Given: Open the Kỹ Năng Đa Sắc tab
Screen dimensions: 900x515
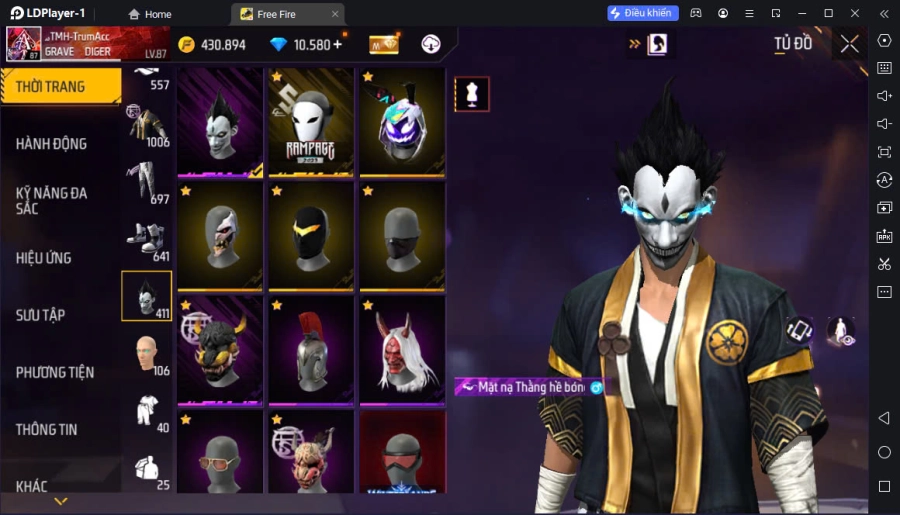Looking at the screenshot, I should (52, 200).
